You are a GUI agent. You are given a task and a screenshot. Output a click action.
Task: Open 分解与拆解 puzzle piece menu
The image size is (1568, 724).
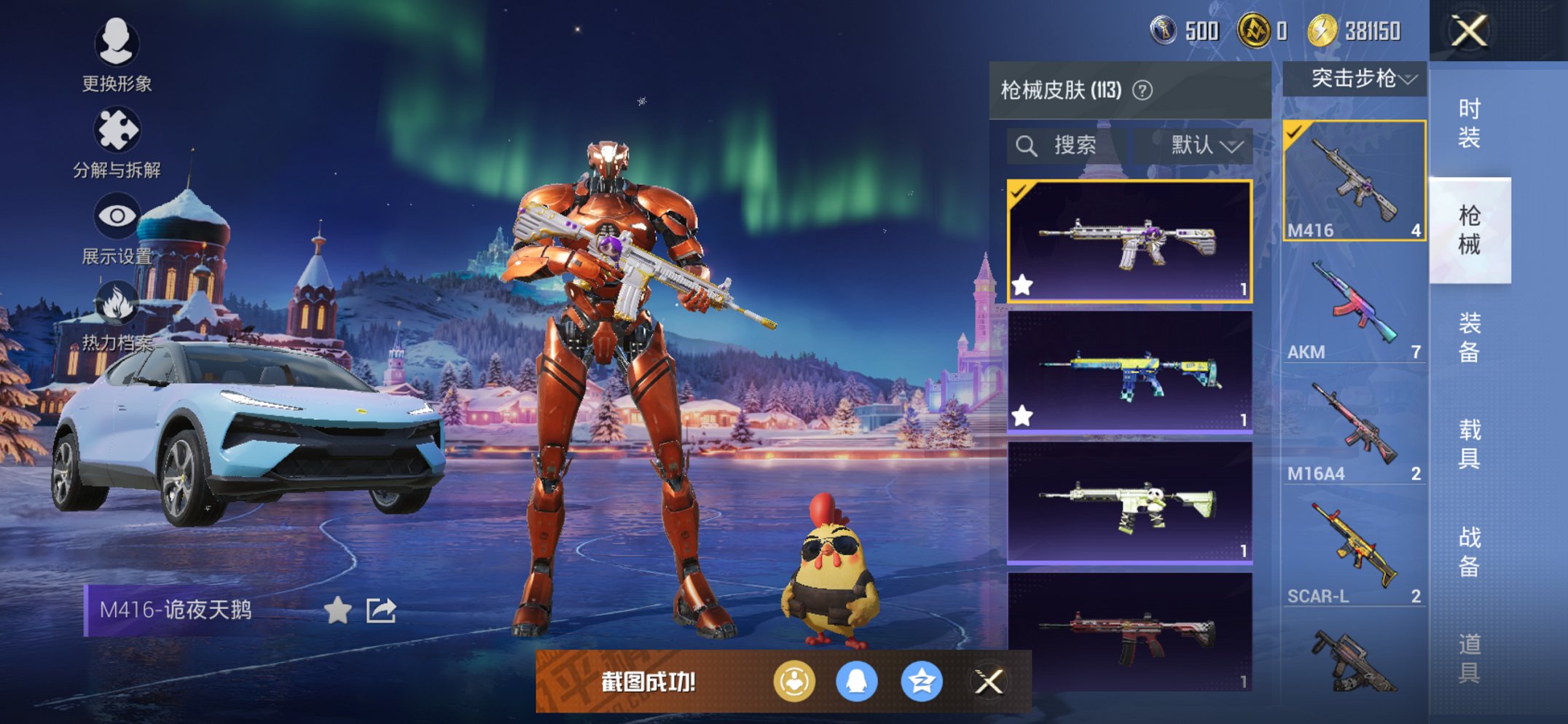click(117, 131)
